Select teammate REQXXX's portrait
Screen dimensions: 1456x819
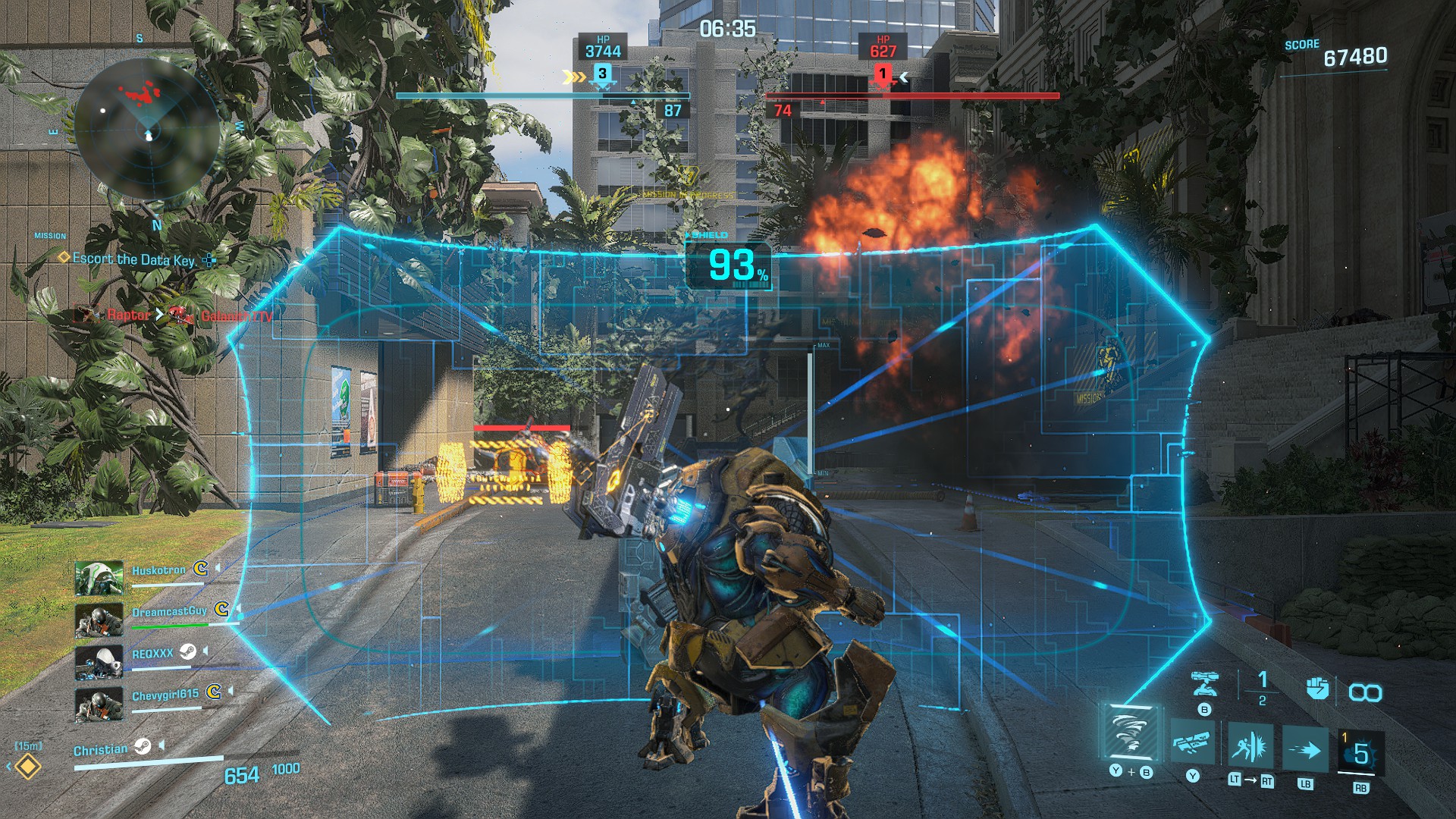pyautogui.click(x=99, y=662)
